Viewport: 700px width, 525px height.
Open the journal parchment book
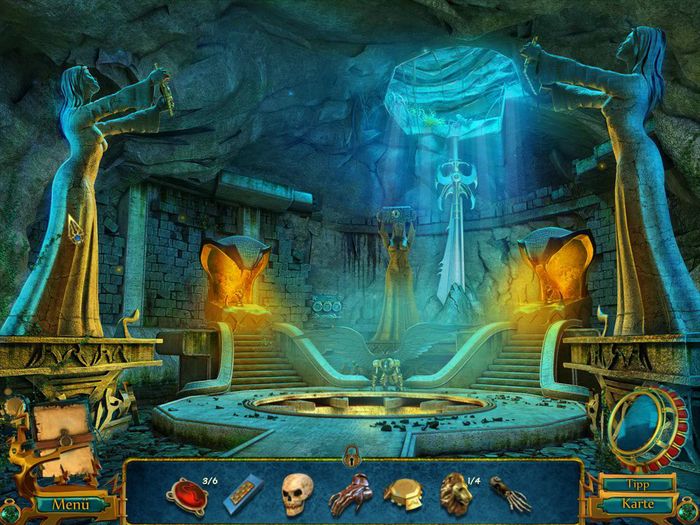click(x=60, y=430)
